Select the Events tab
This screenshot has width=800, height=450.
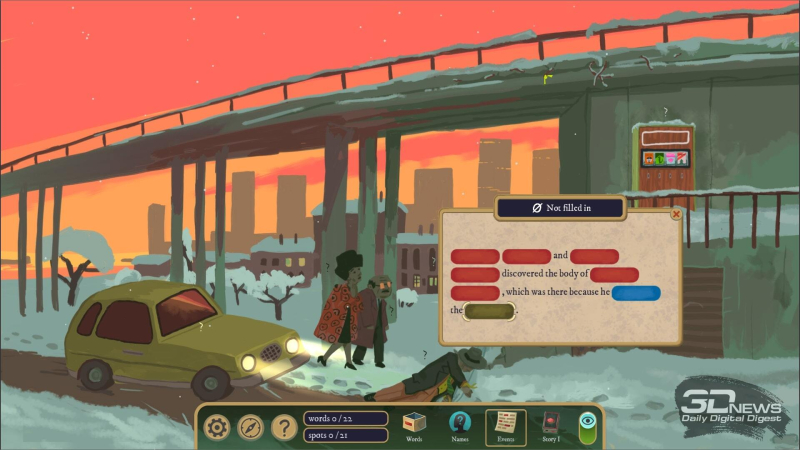(x=505, y=426)
